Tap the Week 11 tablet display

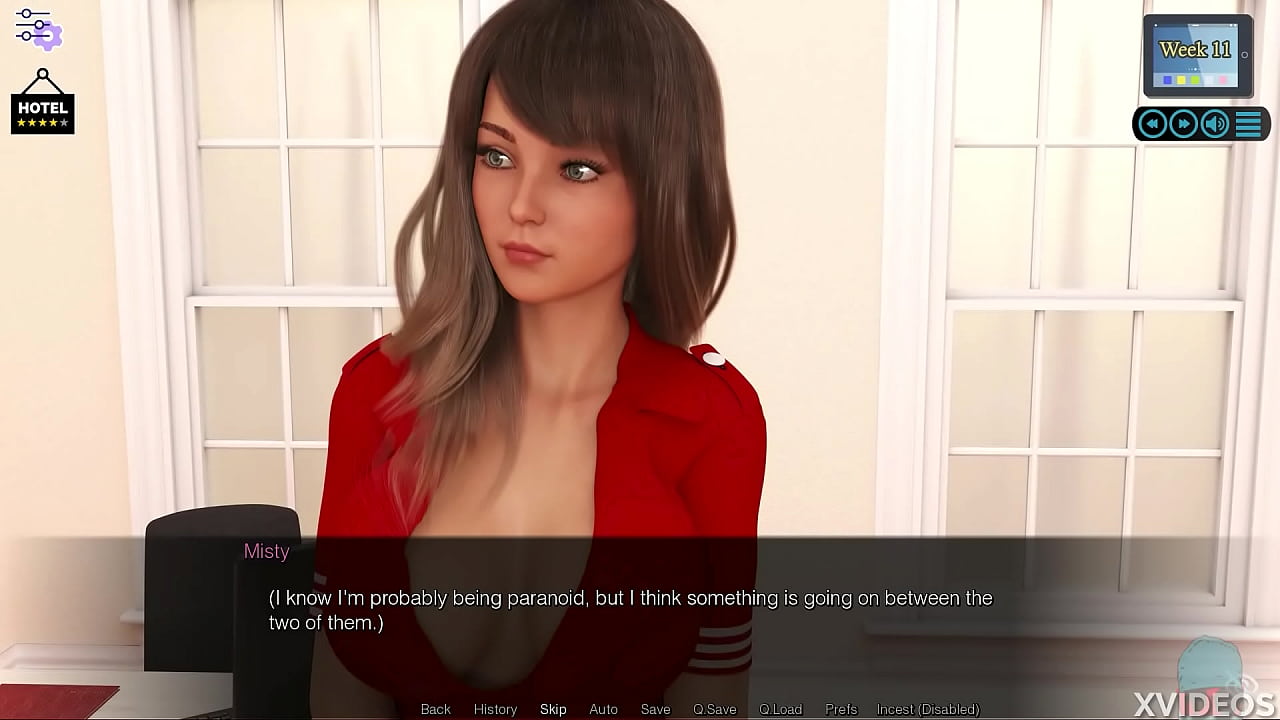[x=1196, y=48]
